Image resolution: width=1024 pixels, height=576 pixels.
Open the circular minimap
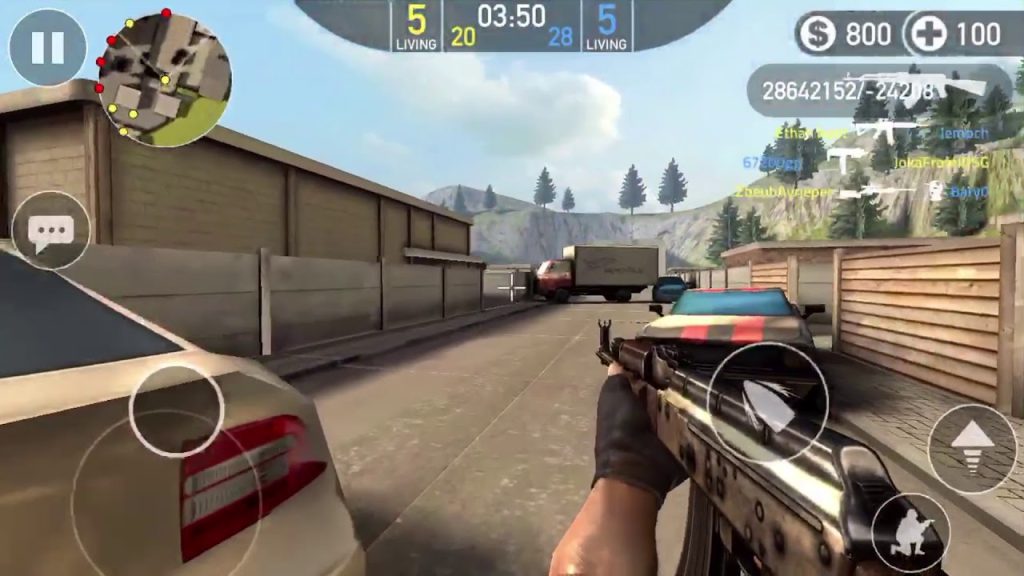165,80
